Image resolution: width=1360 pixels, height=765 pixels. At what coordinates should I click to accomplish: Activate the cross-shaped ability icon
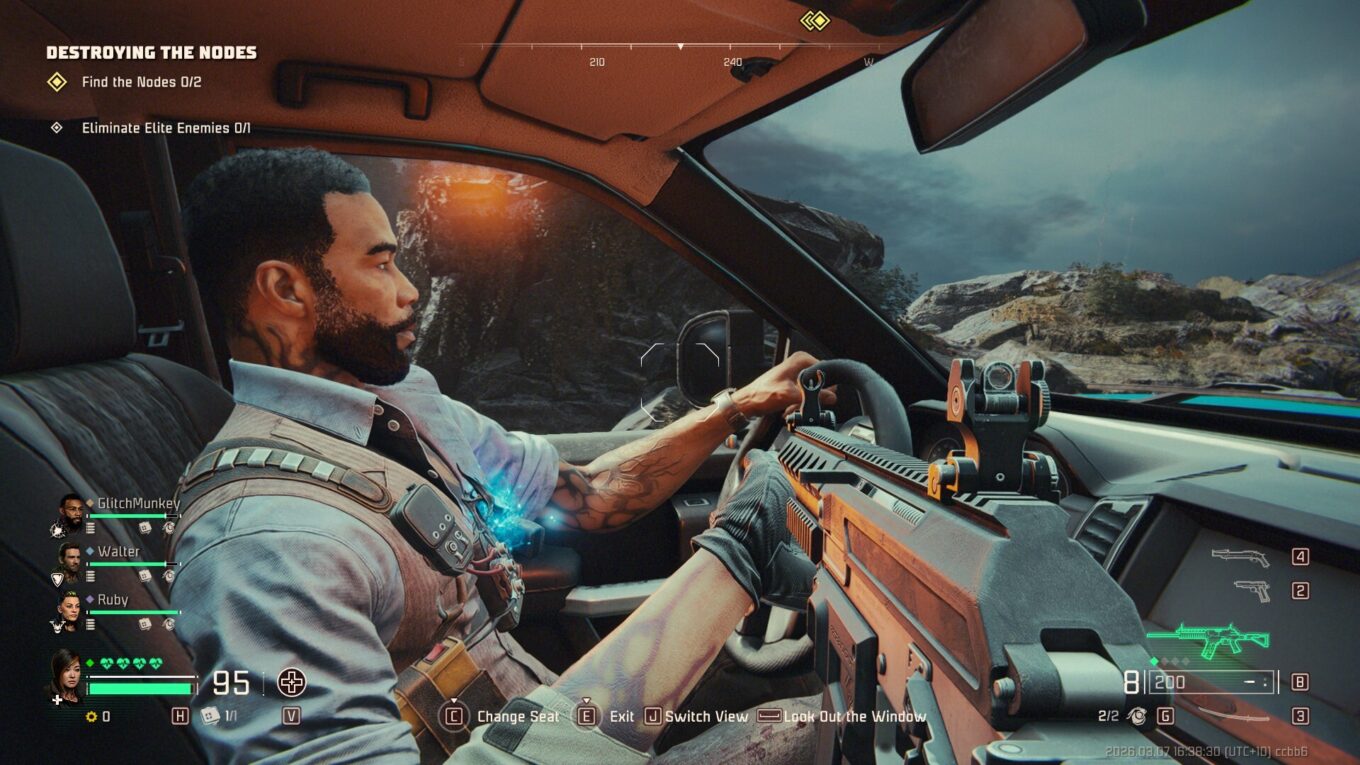coord(291,683)
